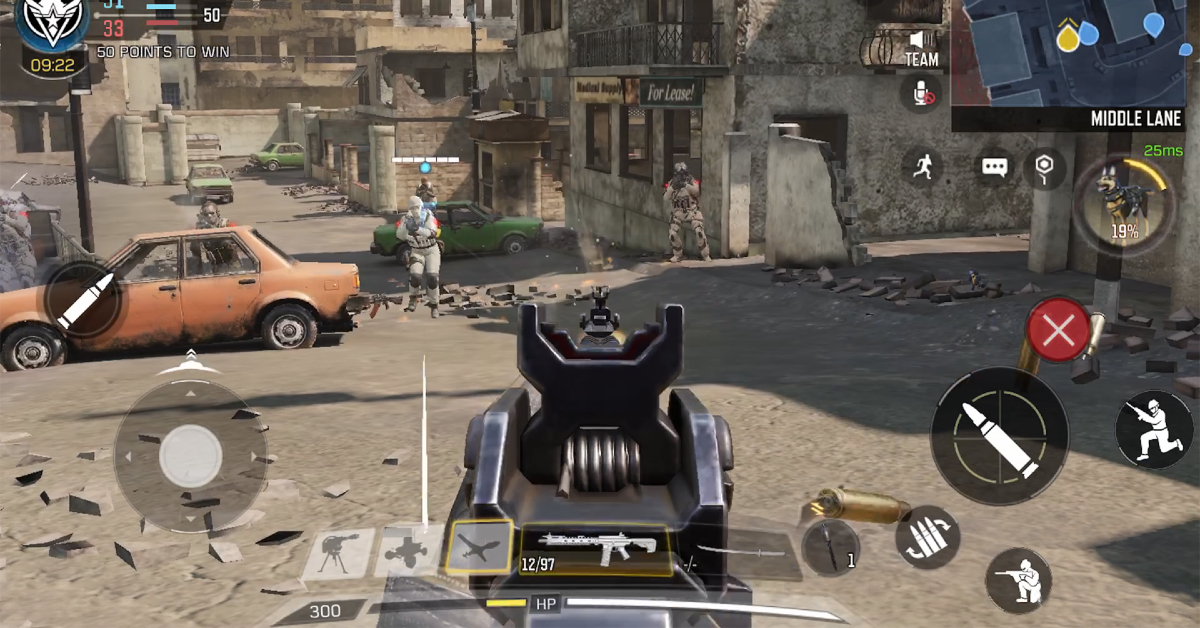Tap the large crosshair fire button
Screen dimensions: 1200x628
click(x=999, y=435)
